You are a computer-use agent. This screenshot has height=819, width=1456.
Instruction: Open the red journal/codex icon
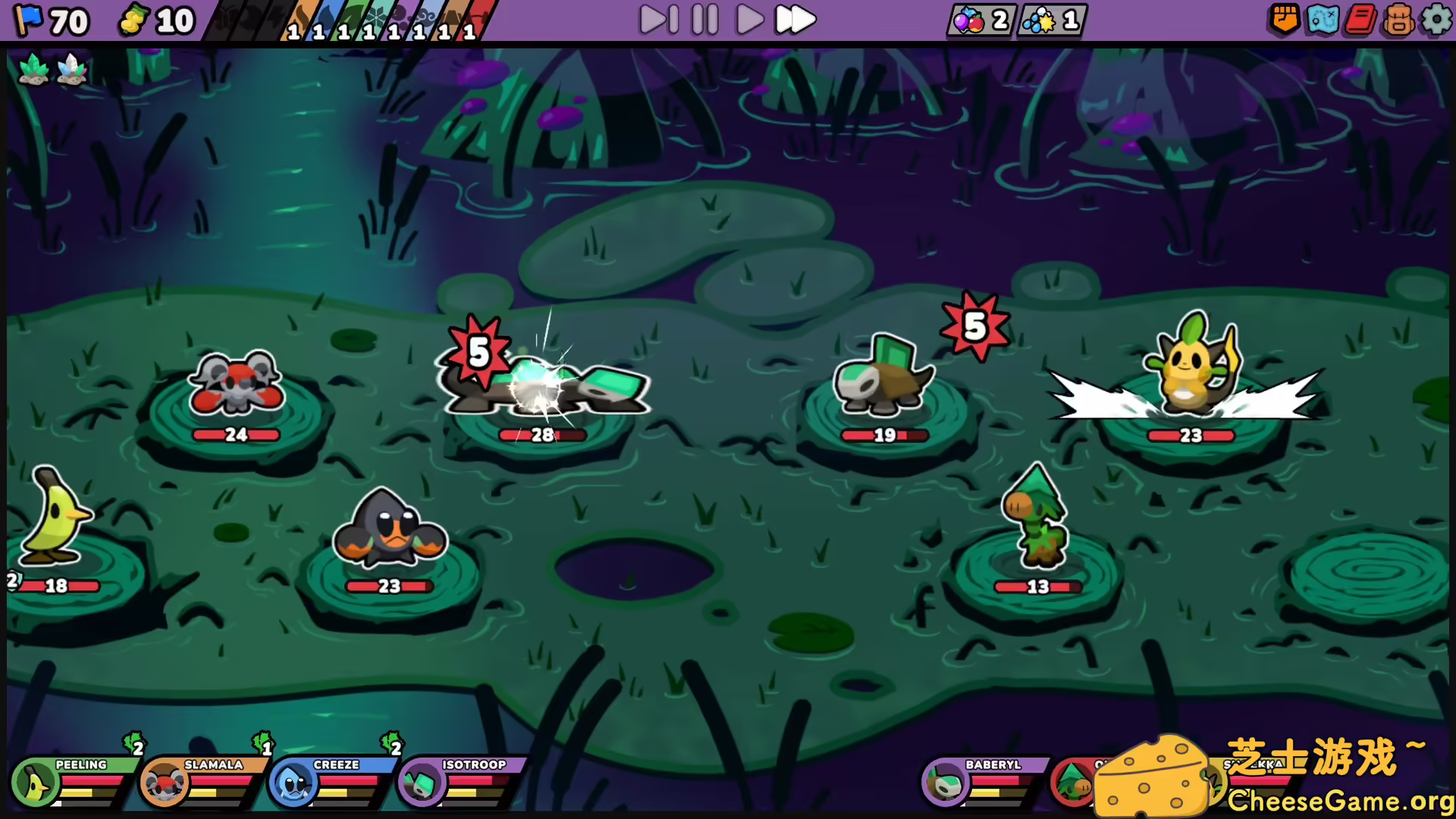pyautogui.click(x=1360, y=20)
